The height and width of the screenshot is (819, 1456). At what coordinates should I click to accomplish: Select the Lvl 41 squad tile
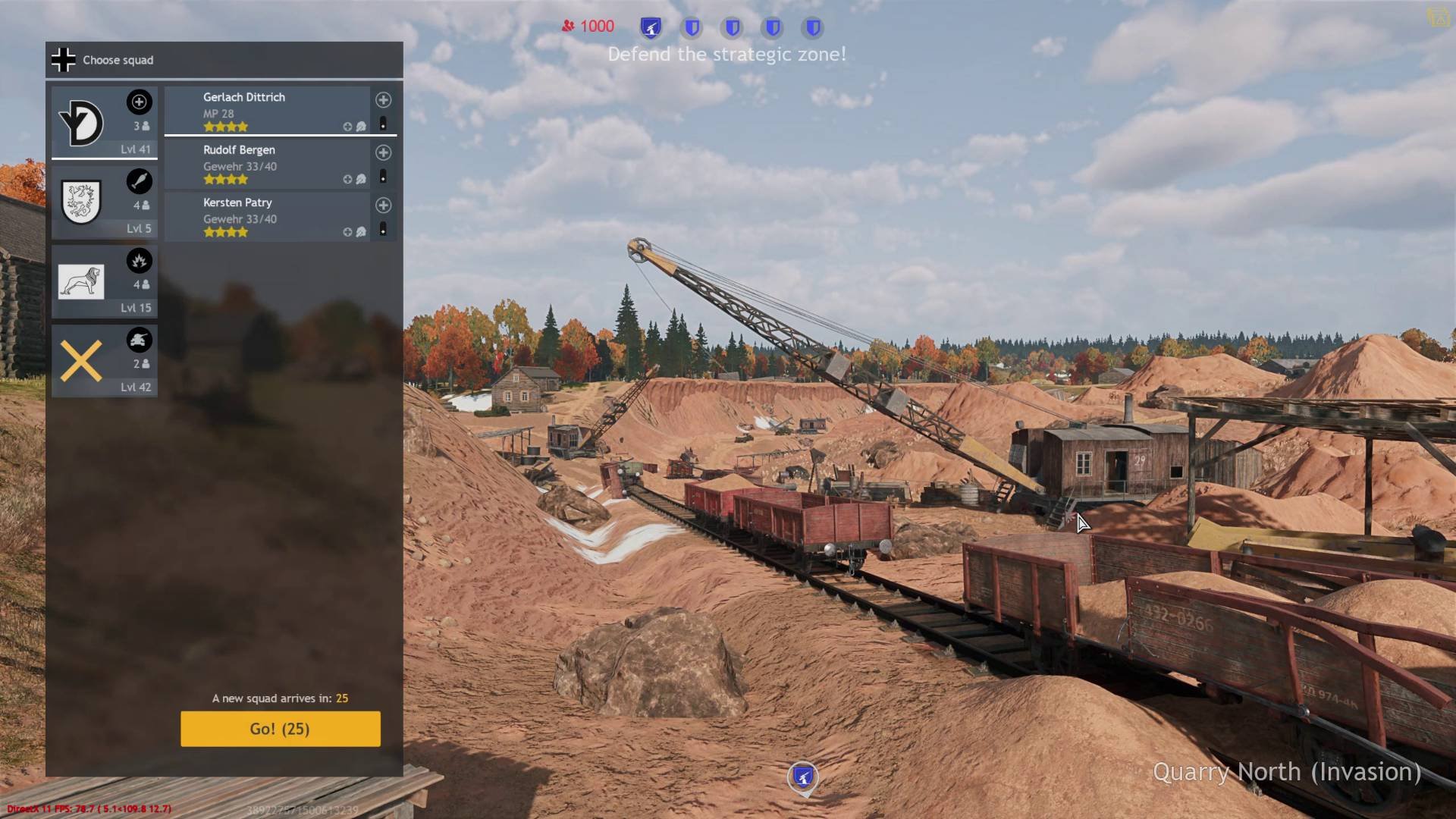(x=105, y=123)
